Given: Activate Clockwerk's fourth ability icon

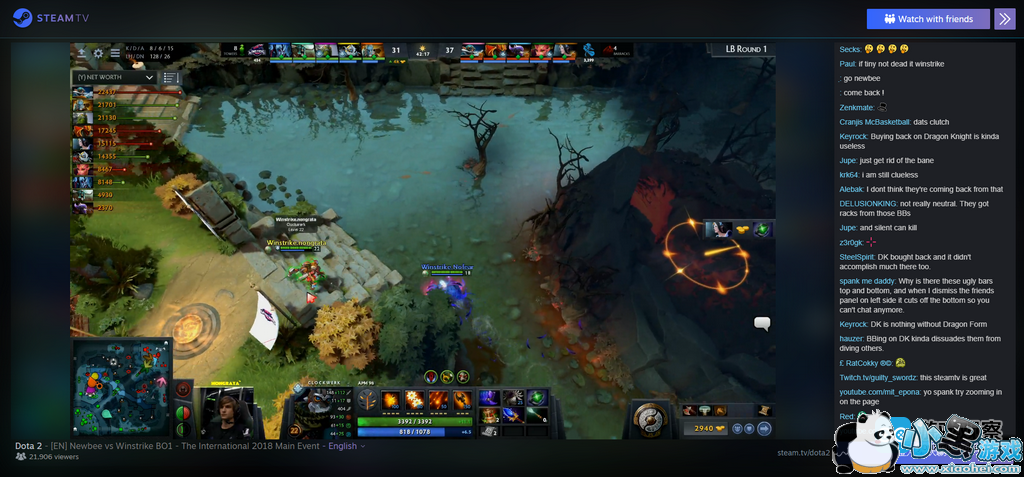Looking at the screenshot, I should (461, 400).
